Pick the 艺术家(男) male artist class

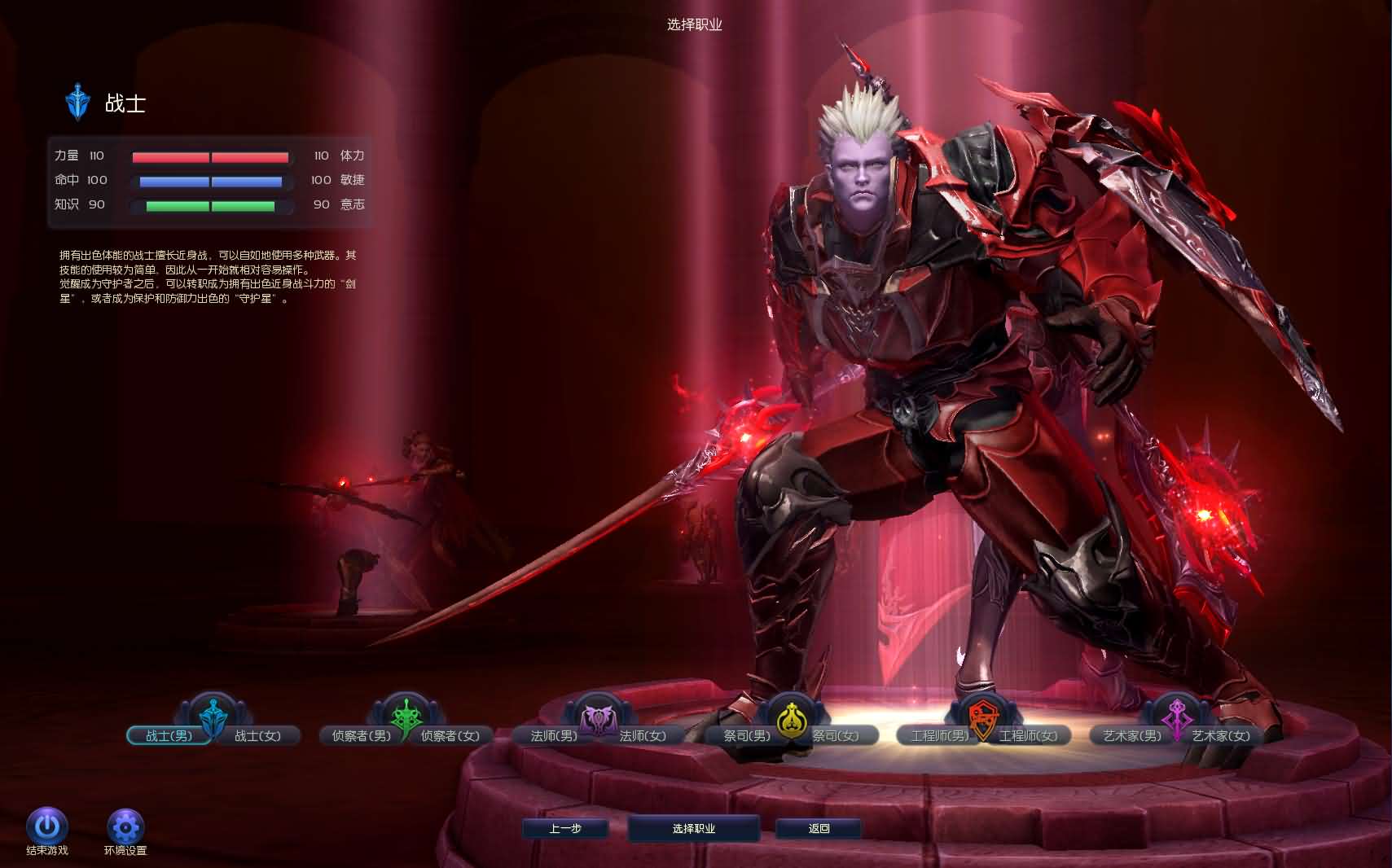tap(1132, 736)
